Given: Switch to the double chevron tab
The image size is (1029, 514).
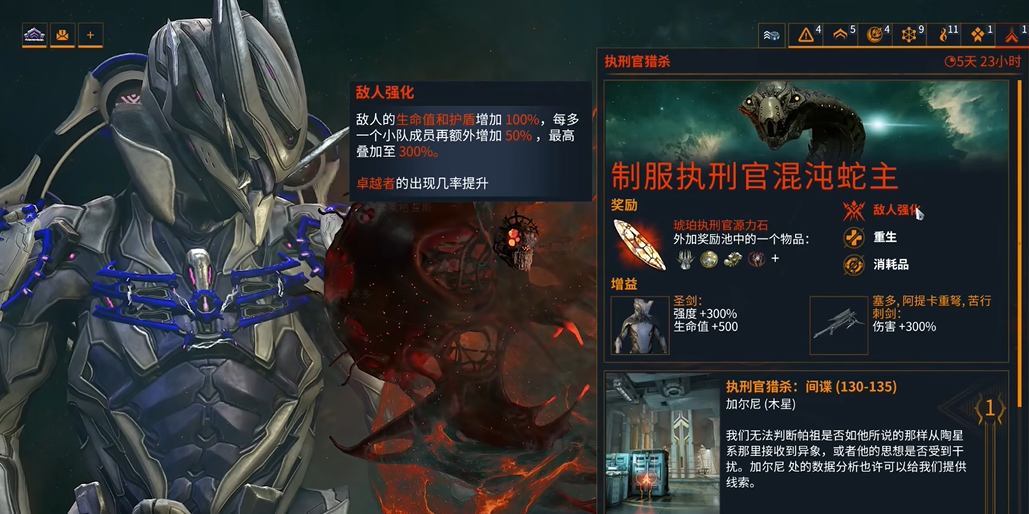Looking at the screenshot, I should pos(842,35).
